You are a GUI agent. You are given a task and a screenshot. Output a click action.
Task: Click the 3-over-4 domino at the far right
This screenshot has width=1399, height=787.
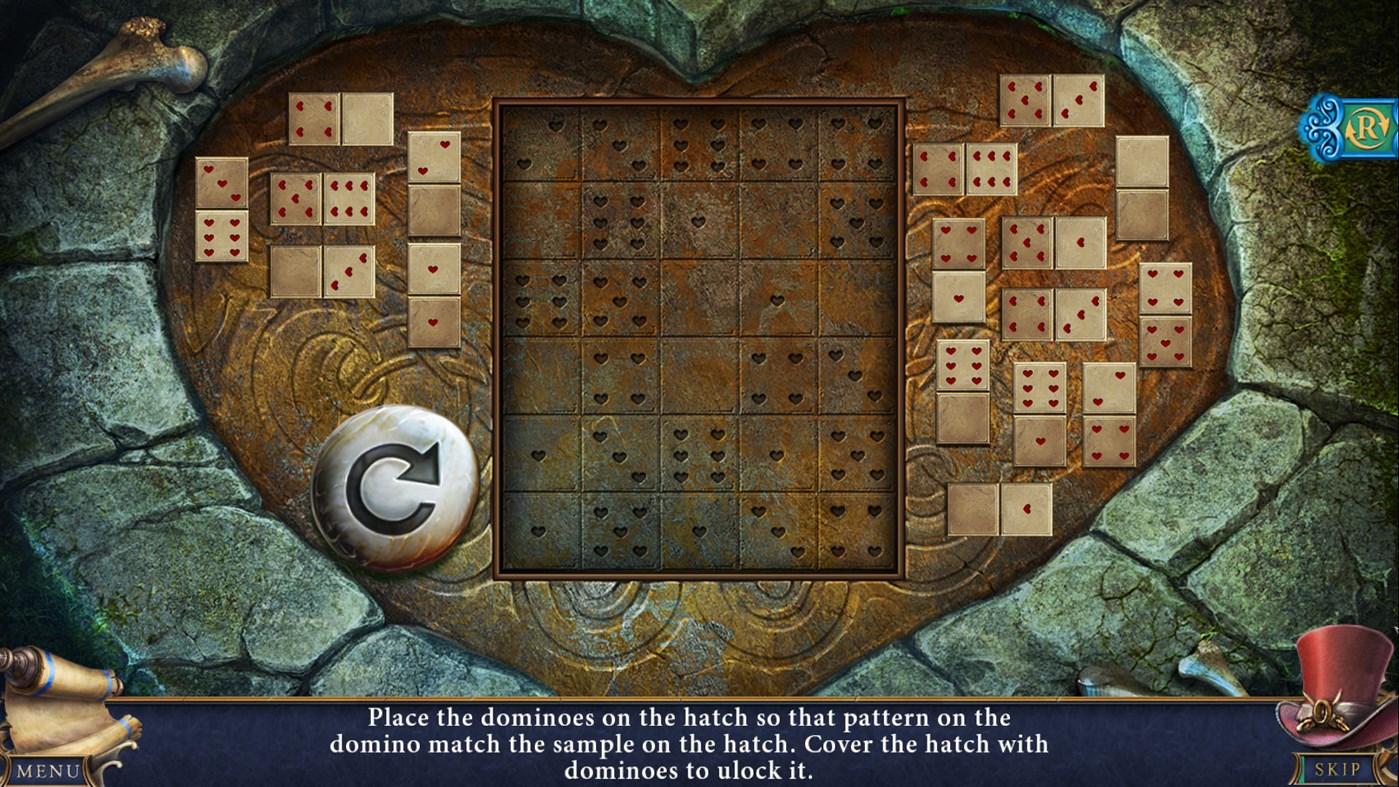(x=1166, y=314)
